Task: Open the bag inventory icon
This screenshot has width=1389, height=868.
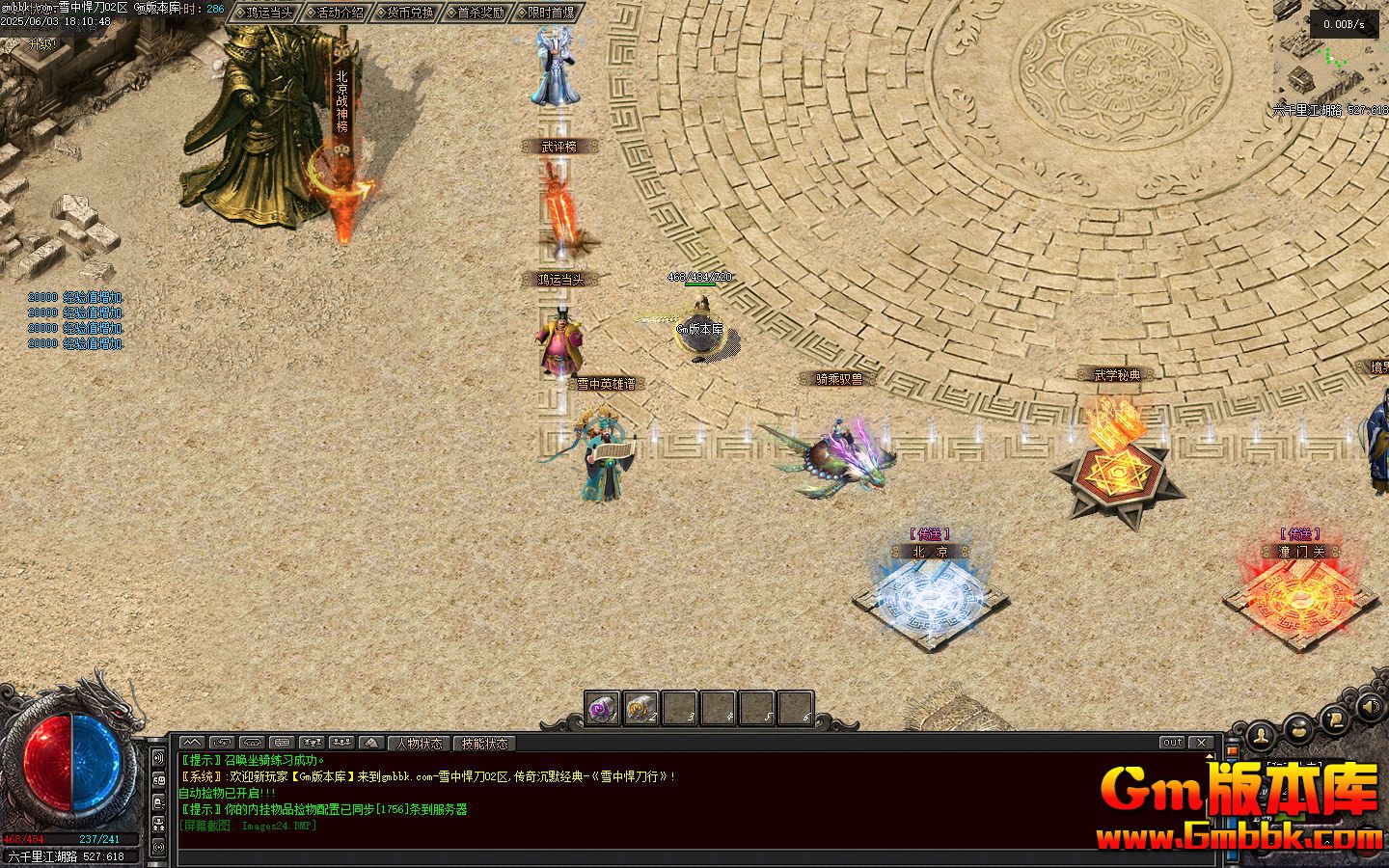Action: (x=1297, y=728)
